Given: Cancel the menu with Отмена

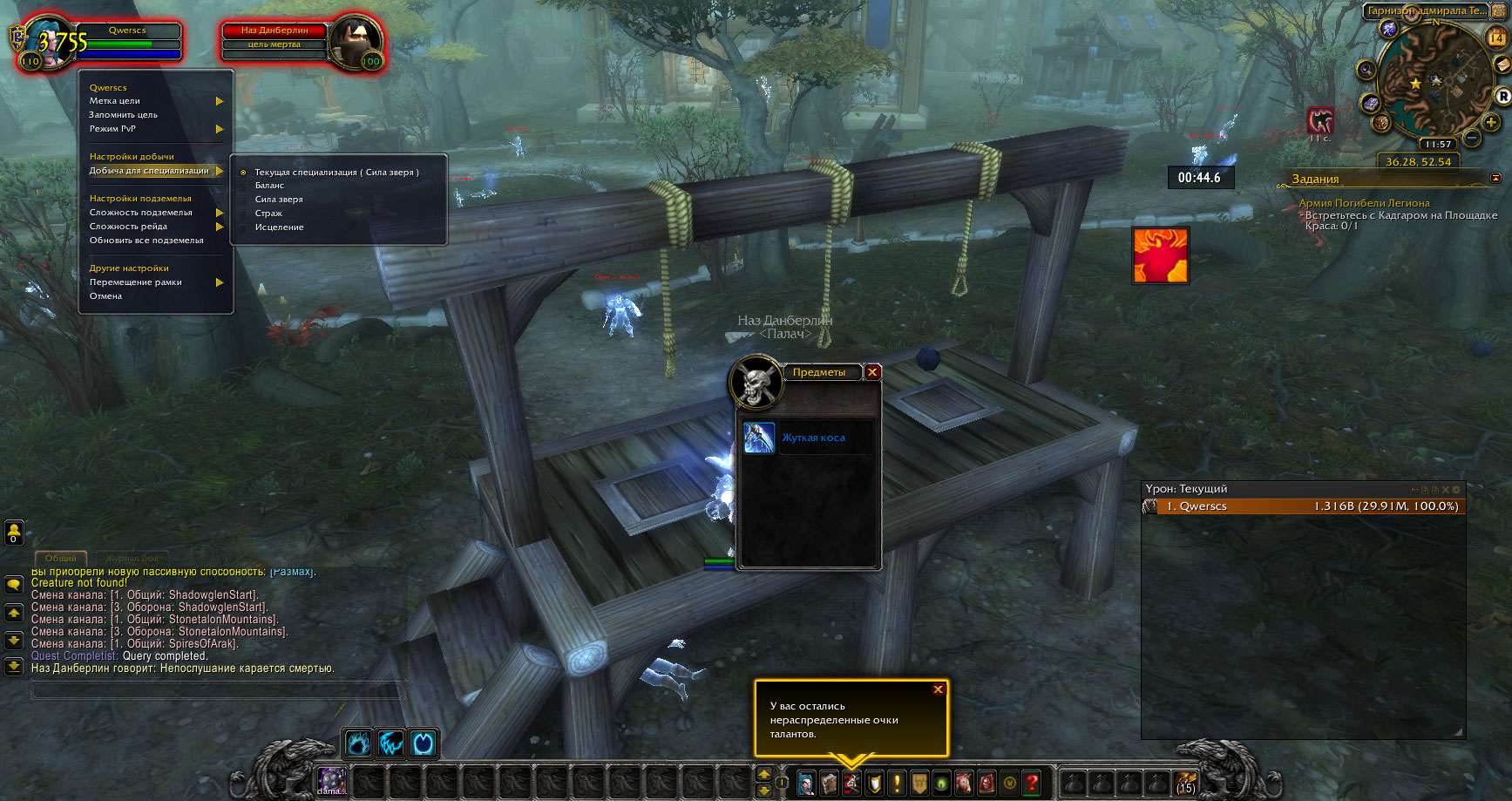Looking at the screenshot, I should click(x=105, y=296).
